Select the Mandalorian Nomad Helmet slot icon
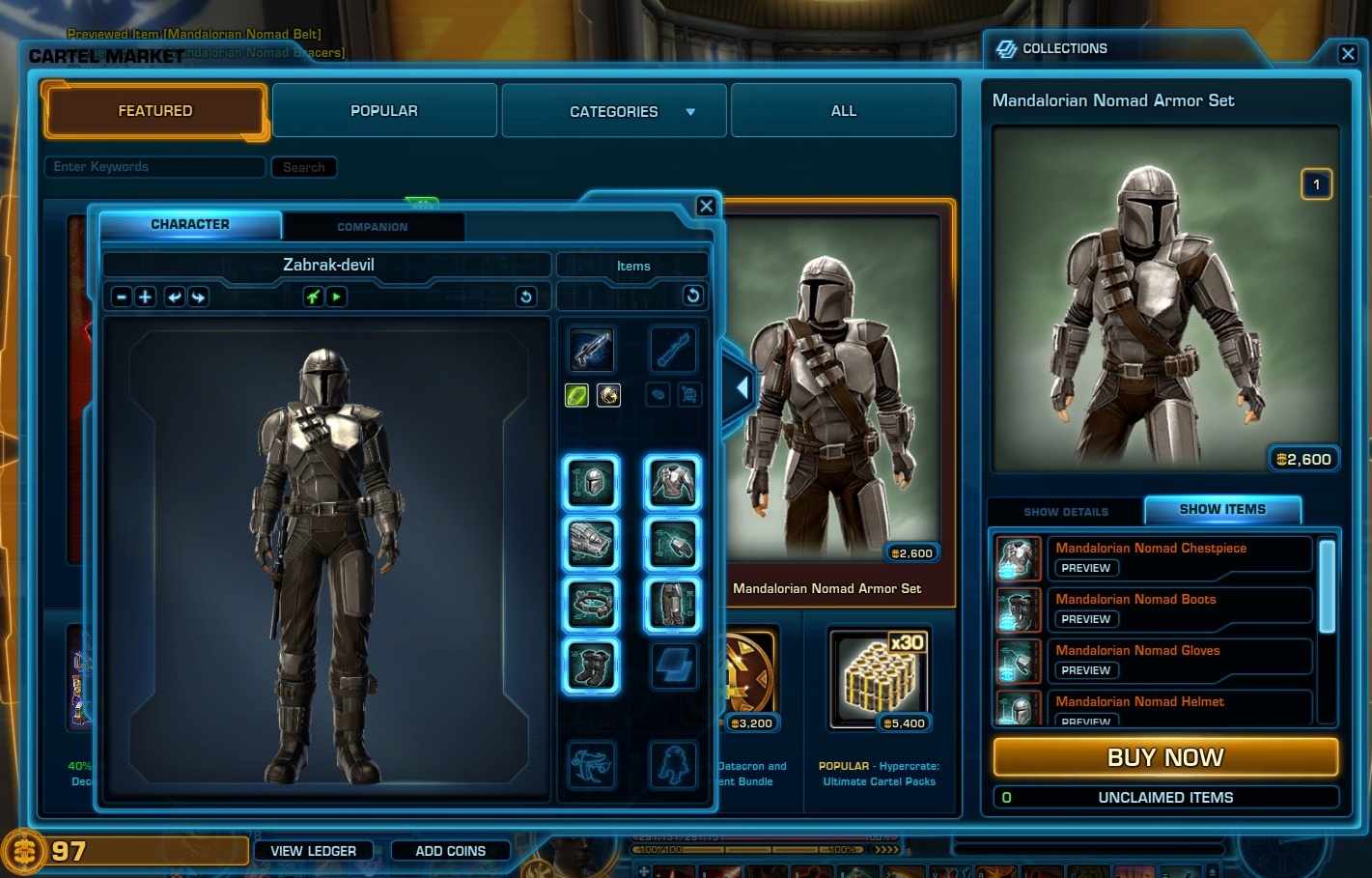 (x=592, y=483)
